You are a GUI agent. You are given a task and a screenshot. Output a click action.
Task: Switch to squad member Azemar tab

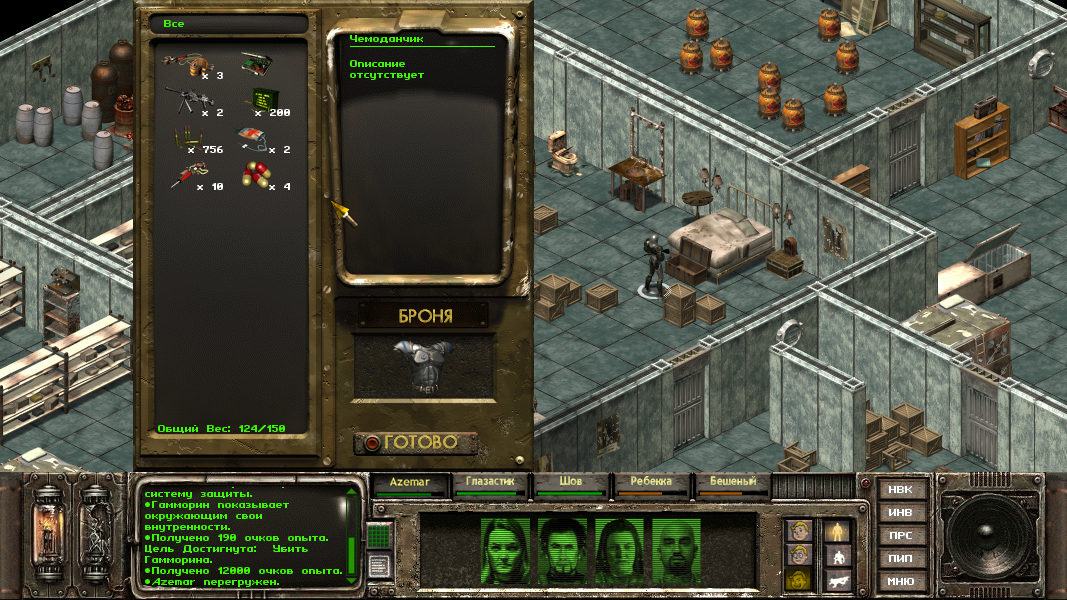[x=410, y=482]
